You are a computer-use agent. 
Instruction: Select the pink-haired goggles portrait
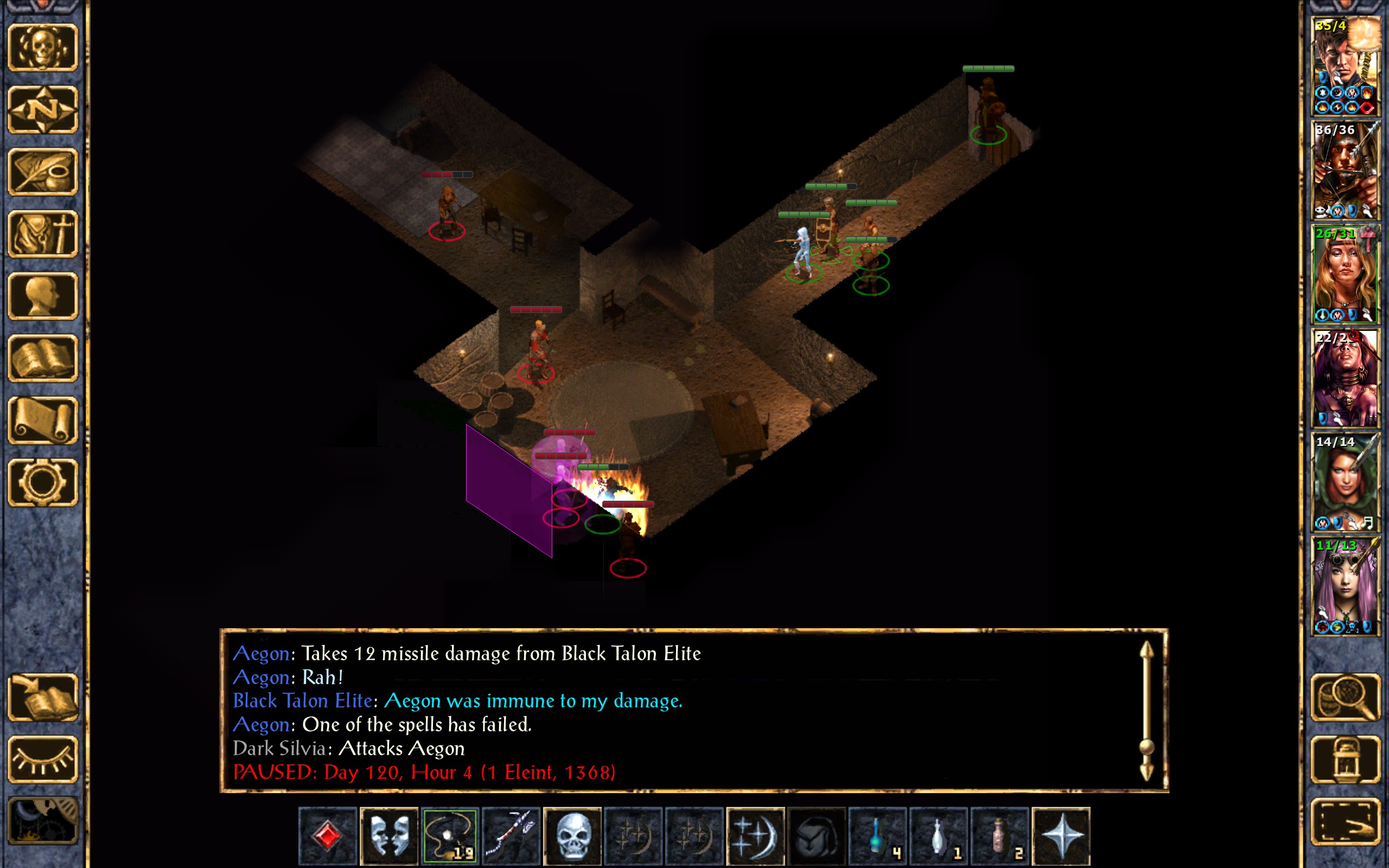point(1345,585)
